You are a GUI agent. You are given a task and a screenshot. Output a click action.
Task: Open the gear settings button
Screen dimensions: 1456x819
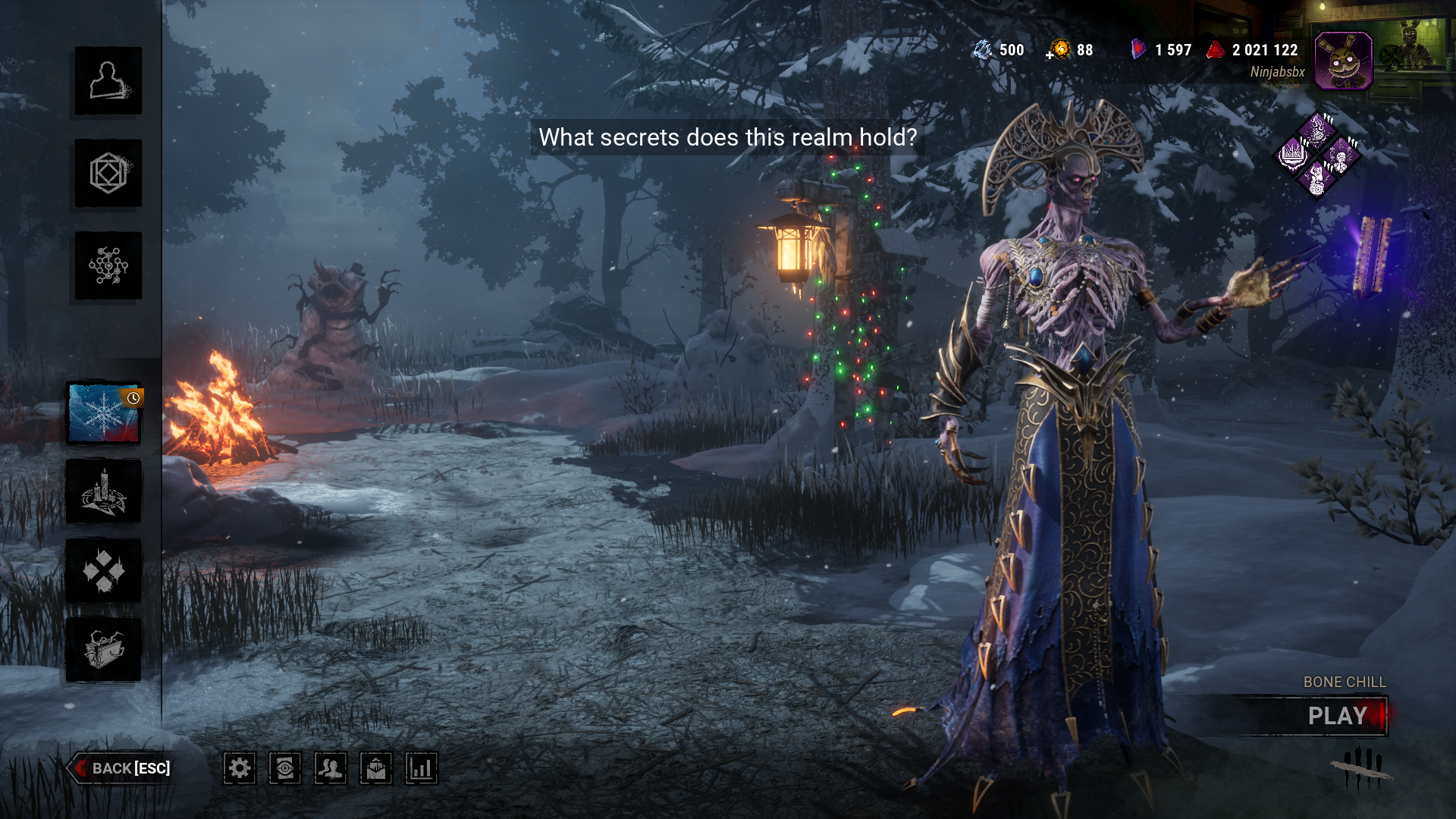pyautogui.click(x=240, y=768)
